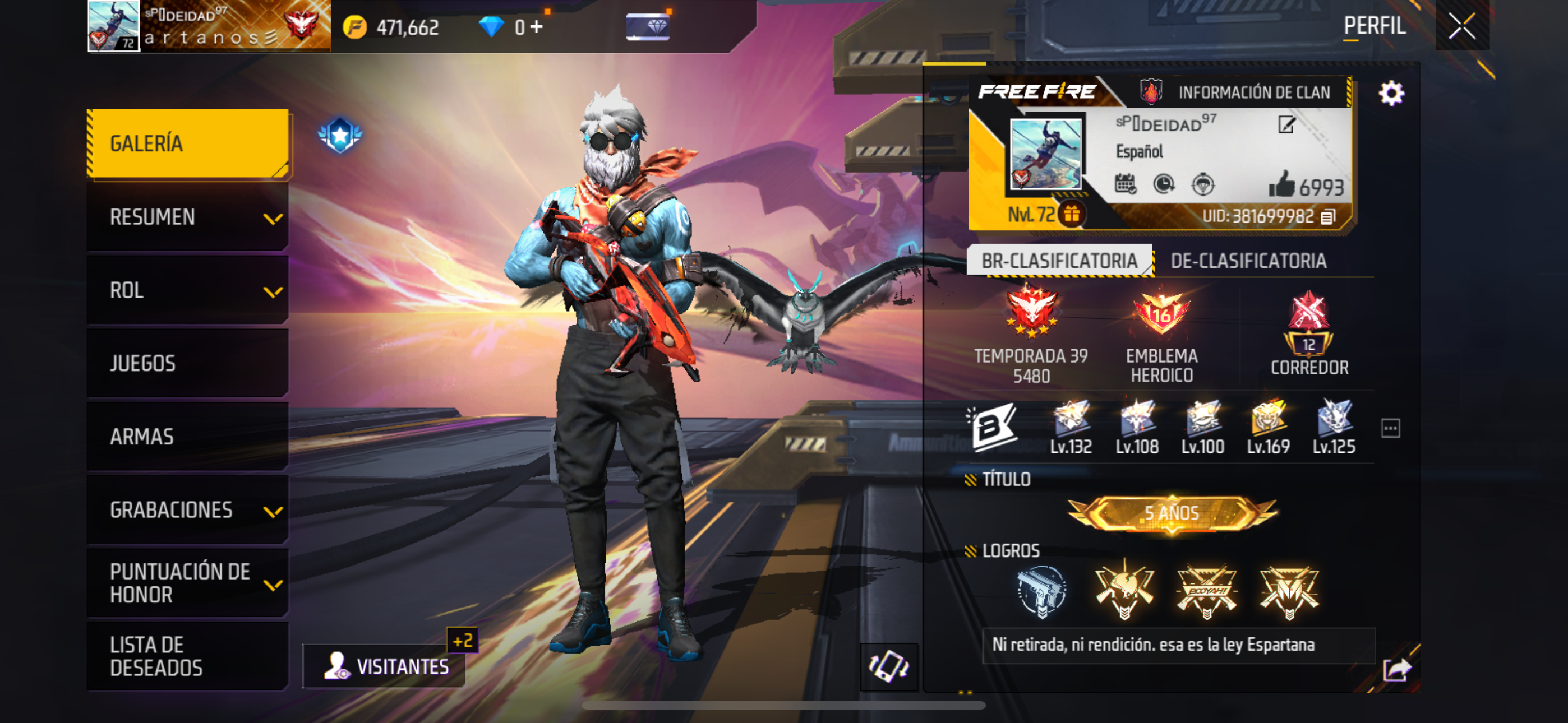This screenshot has width=1568, height=723.
Task: Open the Juegos menu entry
Action: (187, 363)
